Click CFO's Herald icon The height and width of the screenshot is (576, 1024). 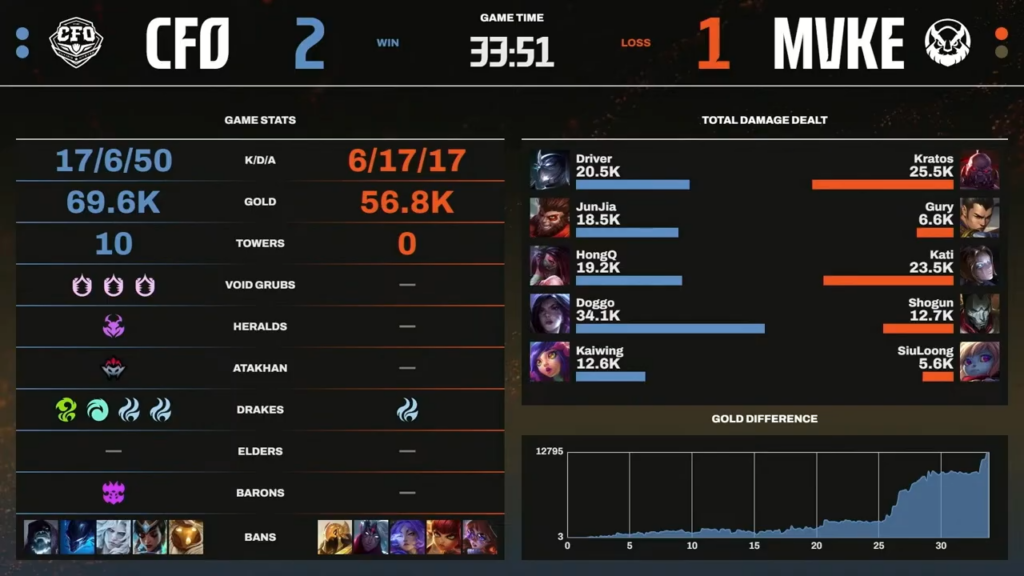pos(113,326)
